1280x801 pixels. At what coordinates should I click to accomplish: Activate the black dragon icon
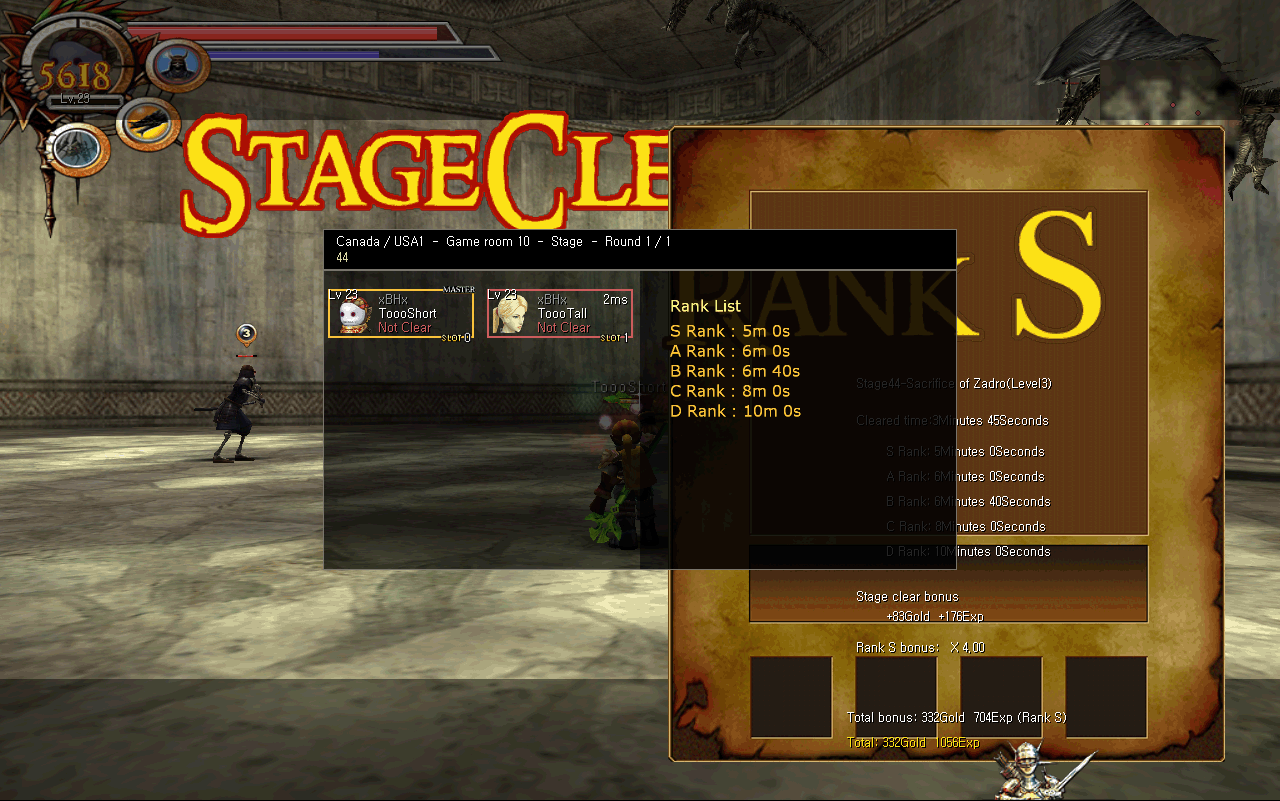tap(148, 124)
